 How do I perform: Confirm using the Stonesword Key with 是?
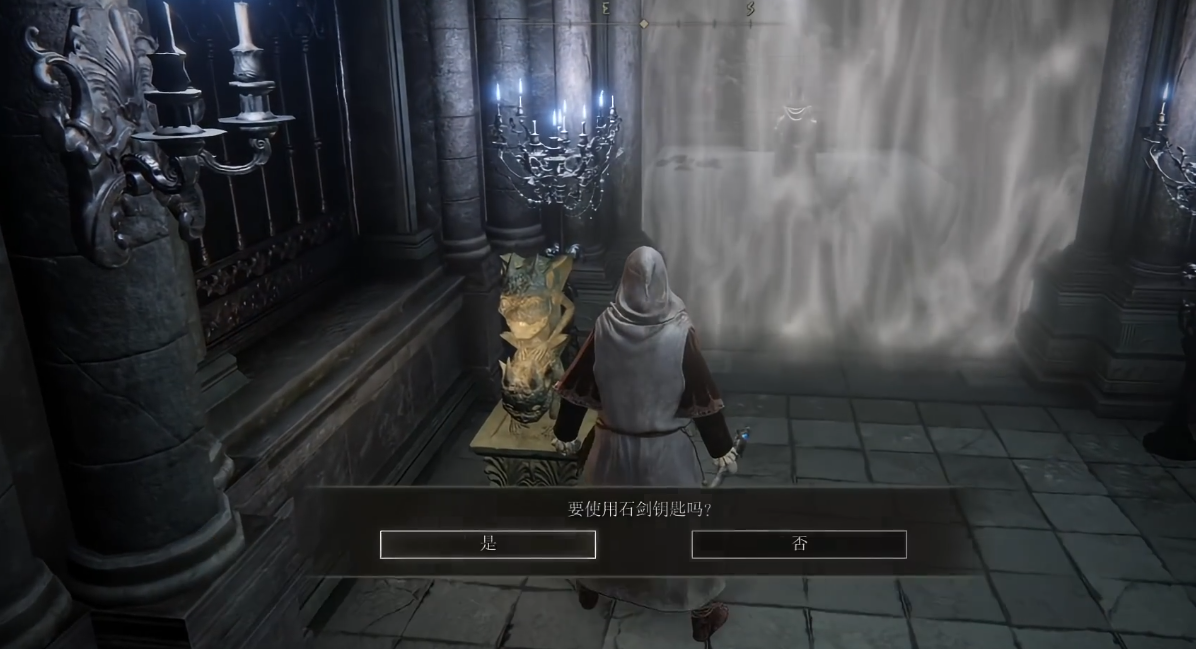(x=488, y=544)
